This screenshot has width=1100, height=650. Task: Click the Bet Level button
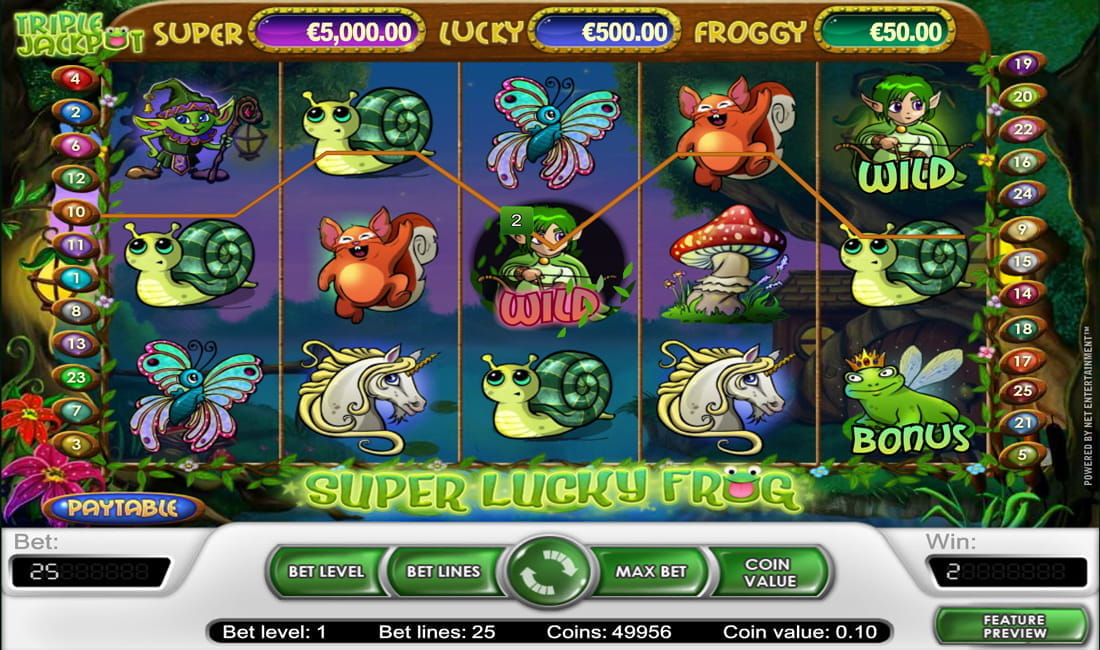325,572
